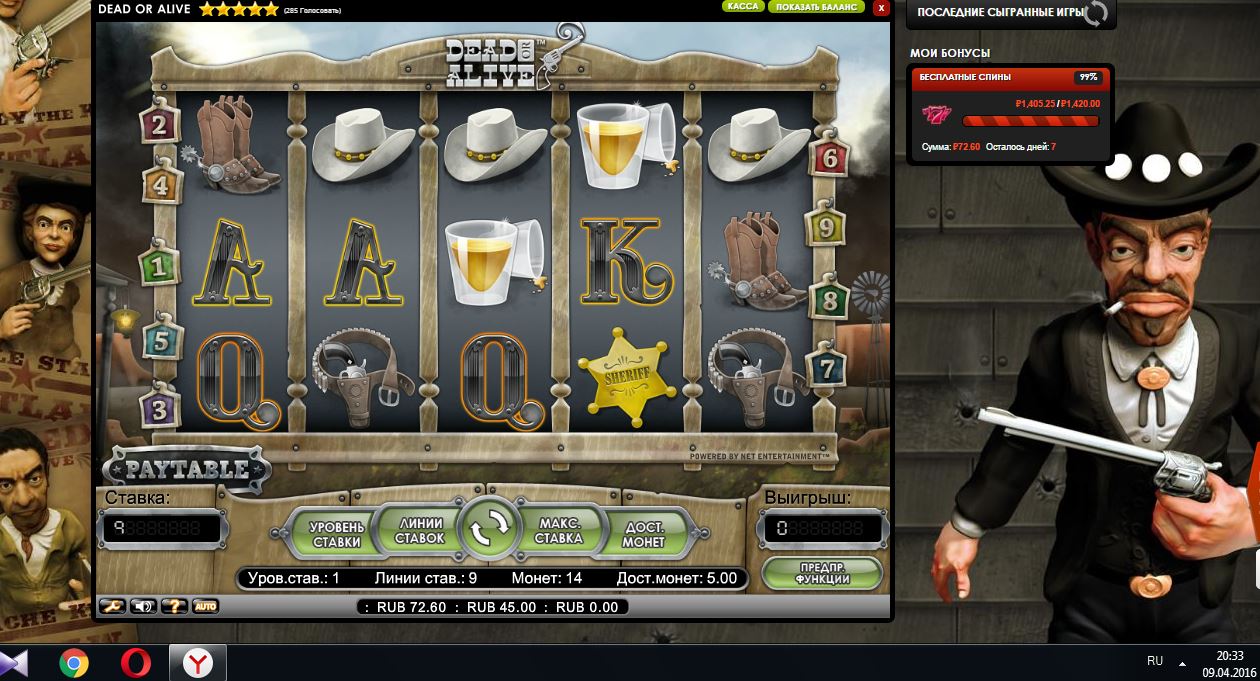Select bet line marker number 9

coord(826,227)
